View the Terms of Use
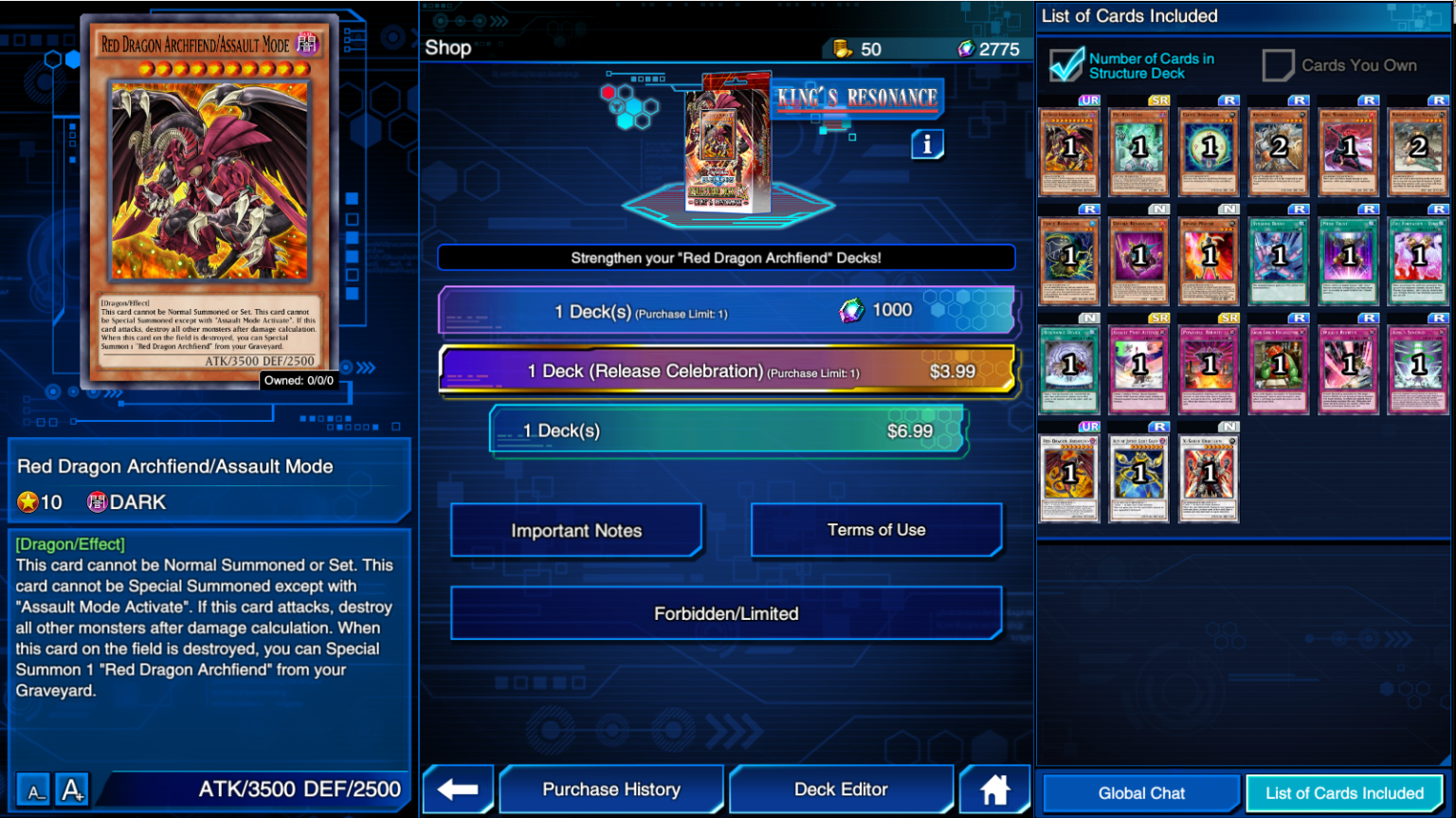The image size is (1456, 818). (876, 530)
